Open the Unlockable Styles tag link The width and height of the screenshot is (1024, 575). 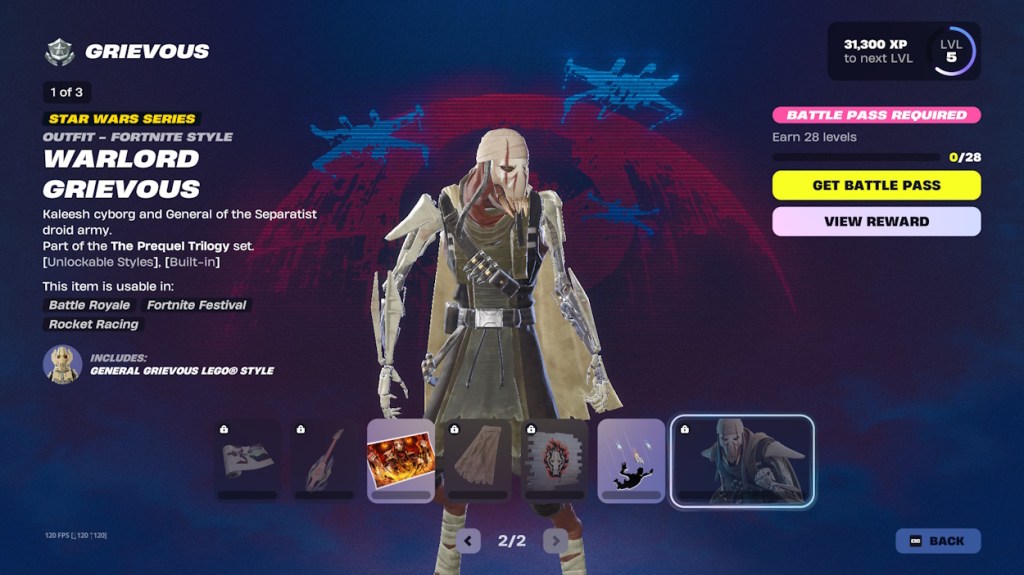point(96,262)
